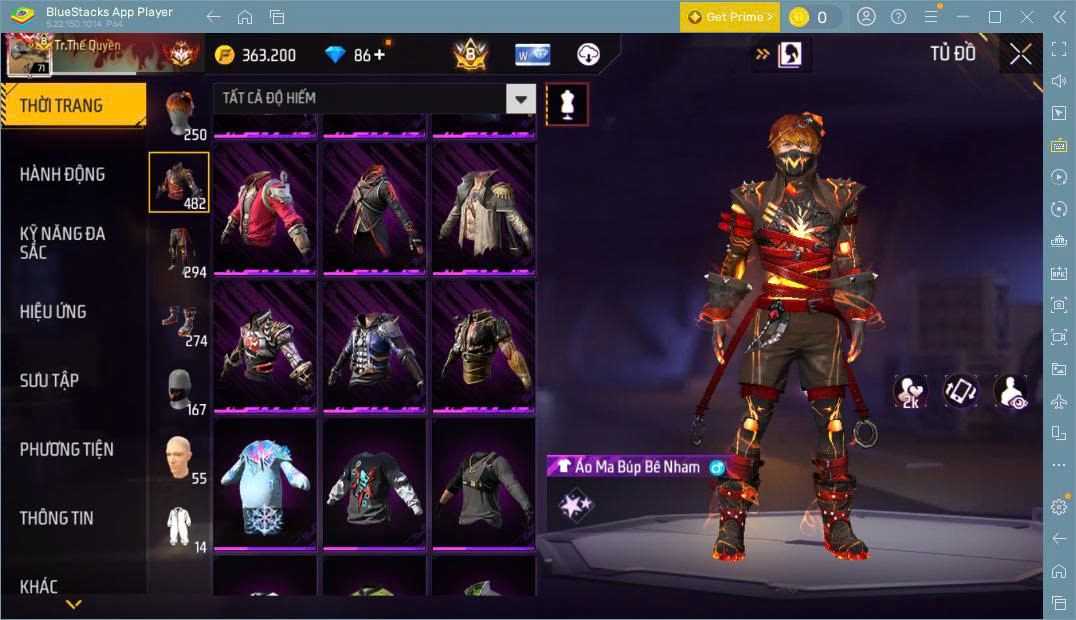The height and width of the screenshot is (620, 1076).
Task: Select the head accessories subcategory with 250 items
Action: tap(180, 113)
